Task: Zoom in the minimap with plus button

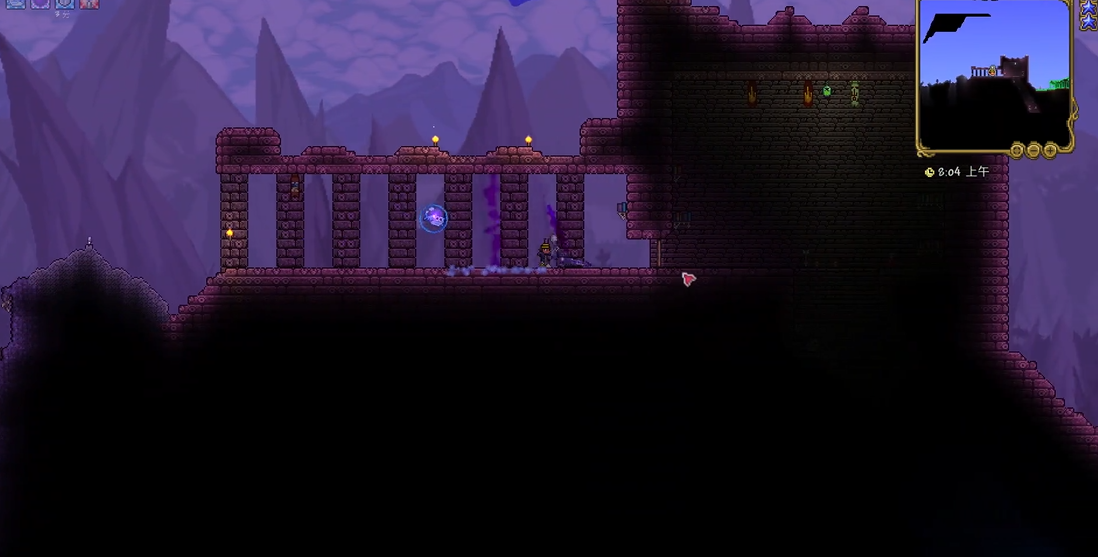Action: click(x=1050, y=151)
